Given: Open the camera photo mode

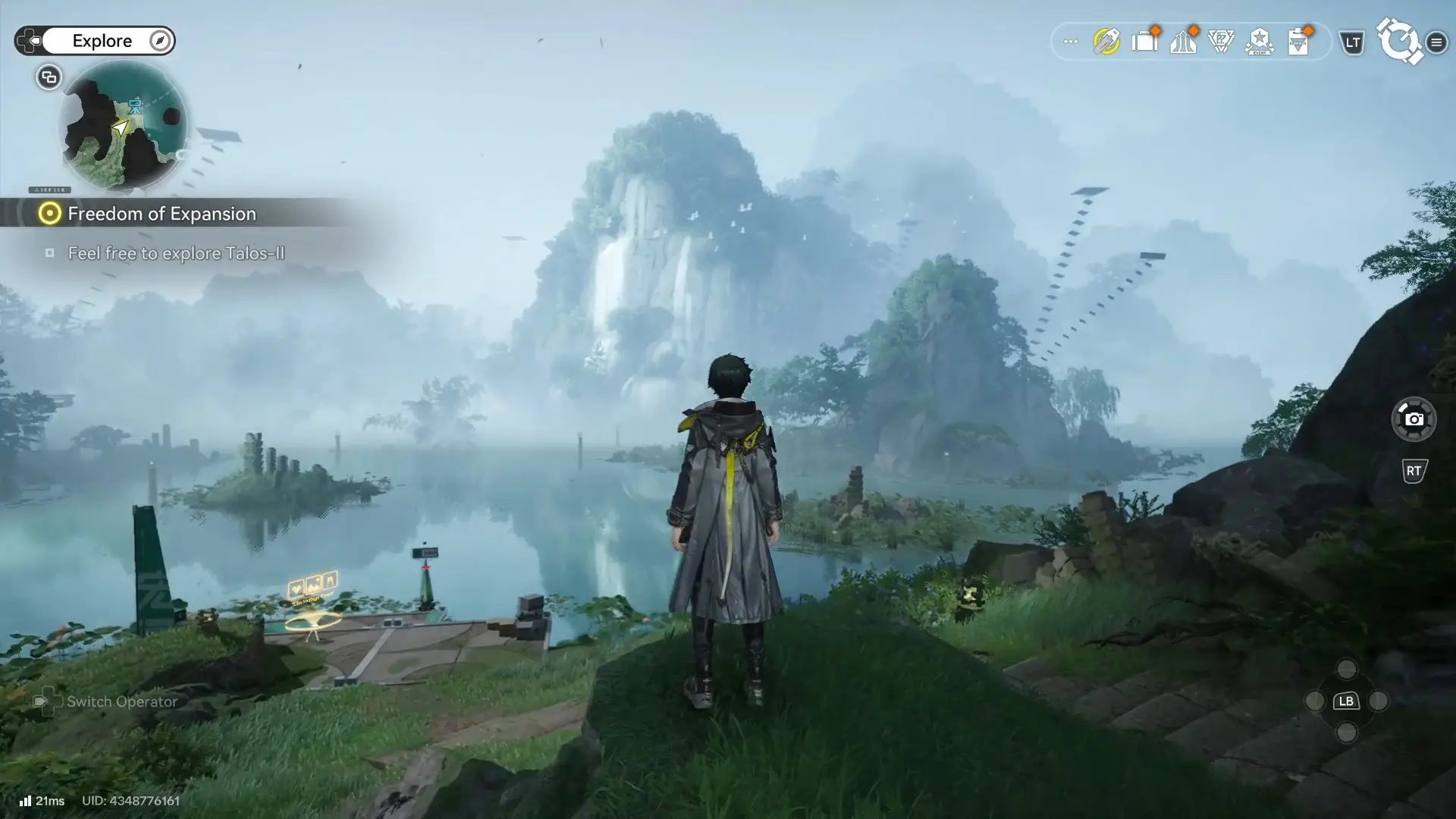Looking at the screenshot, I should tap(1414, 419).
